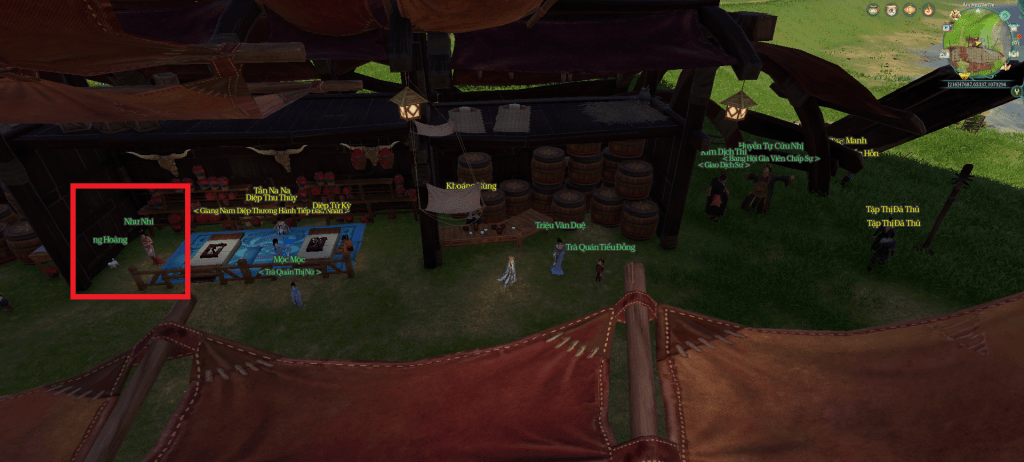Click the video camera icon beside minimap

pos(947,28)
